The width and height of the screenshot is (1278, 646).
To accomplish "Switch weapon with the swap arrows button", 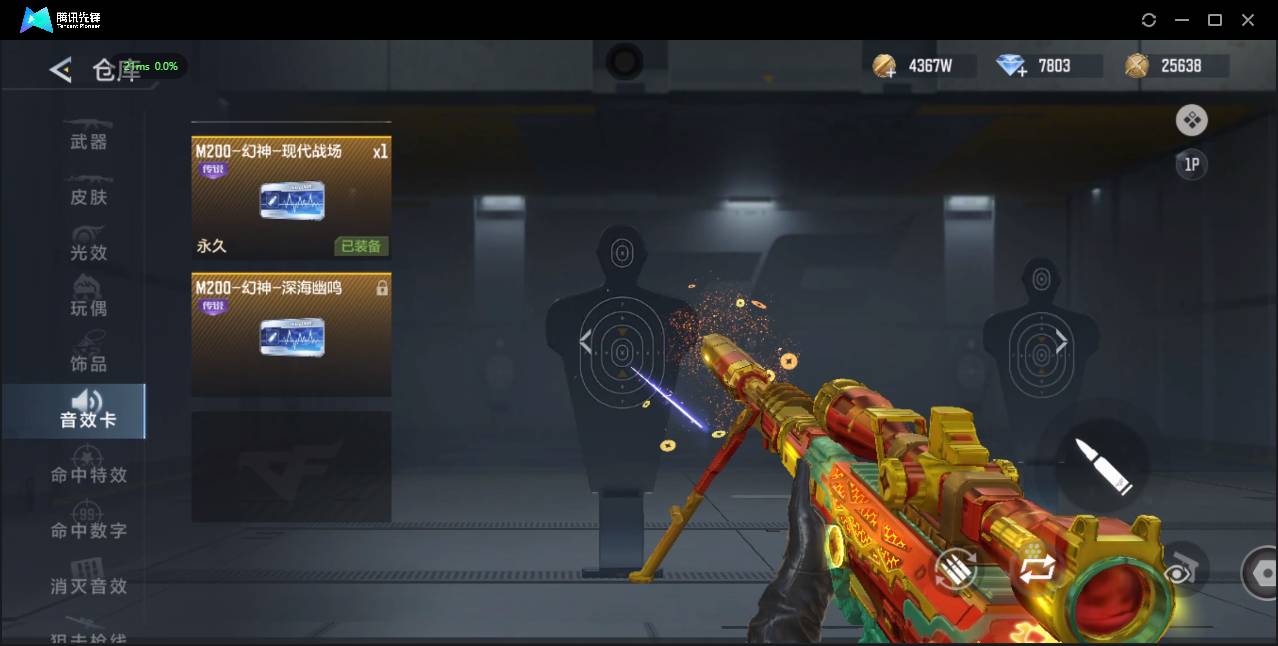I will point(1037,569).
